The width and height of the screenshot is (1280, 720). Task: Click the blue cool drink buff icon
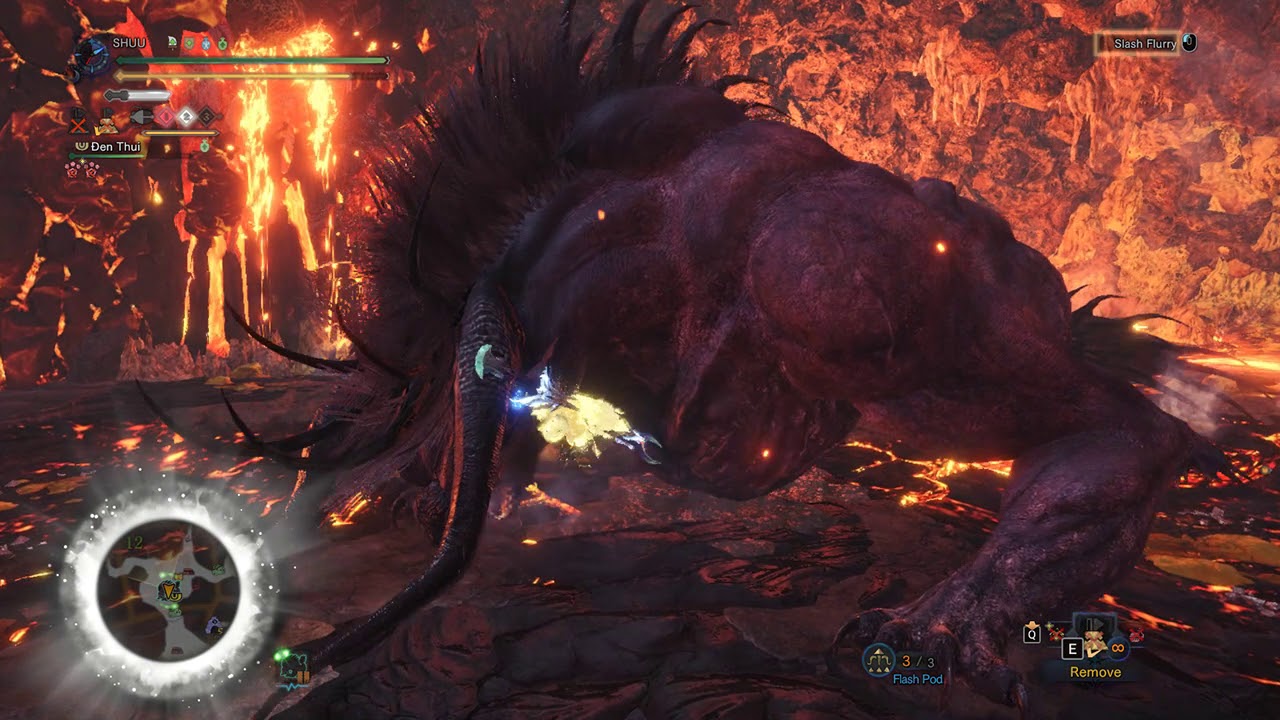(206, 44)
